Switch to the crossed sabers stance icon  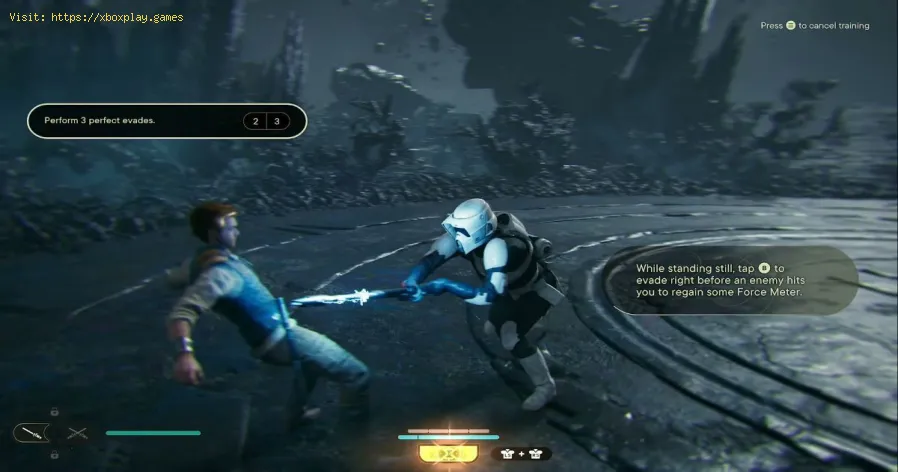point(77,433)
